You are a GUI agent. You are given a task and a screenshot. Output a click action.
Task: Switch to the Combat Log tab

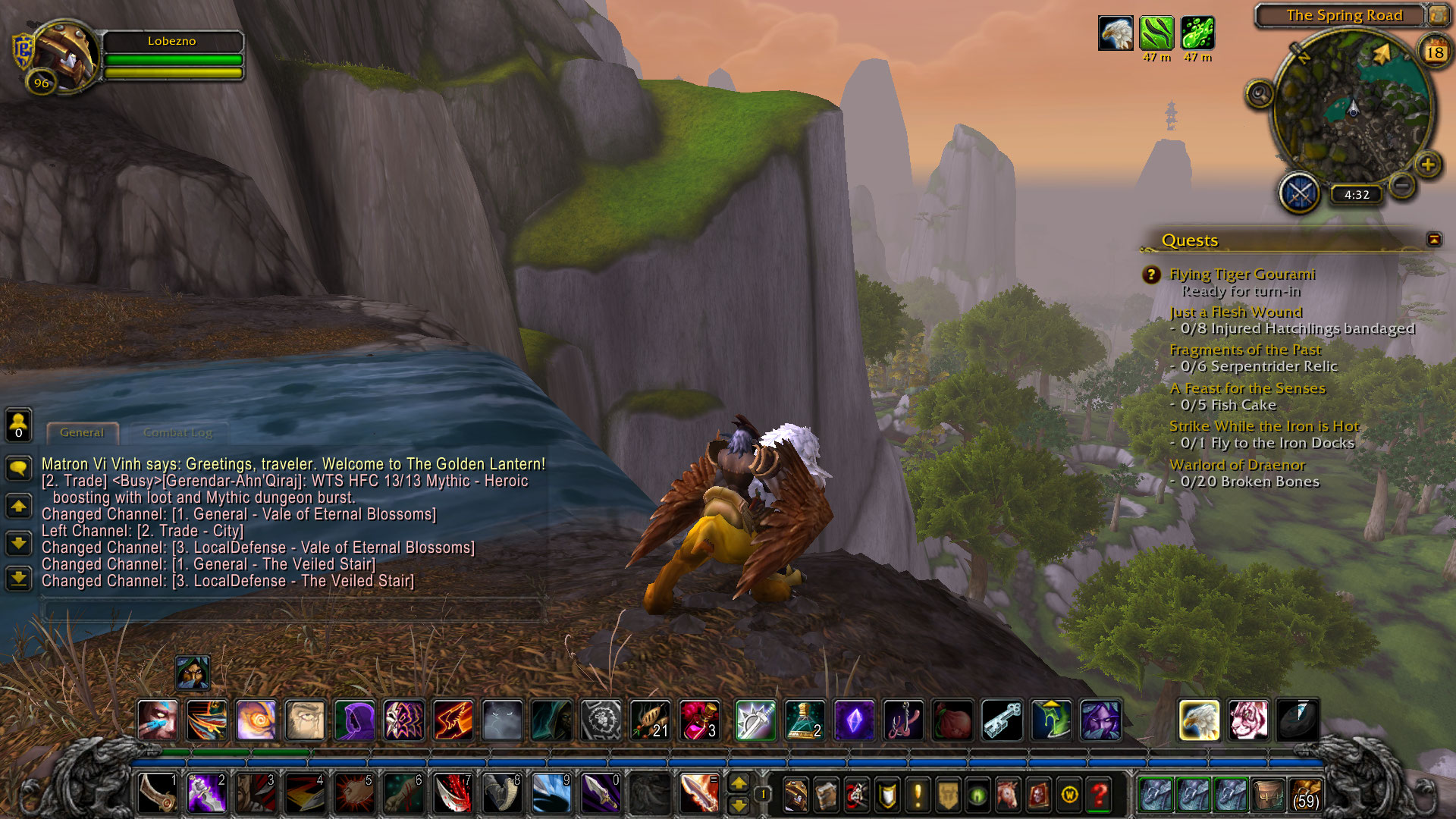[x=177, y=433]
